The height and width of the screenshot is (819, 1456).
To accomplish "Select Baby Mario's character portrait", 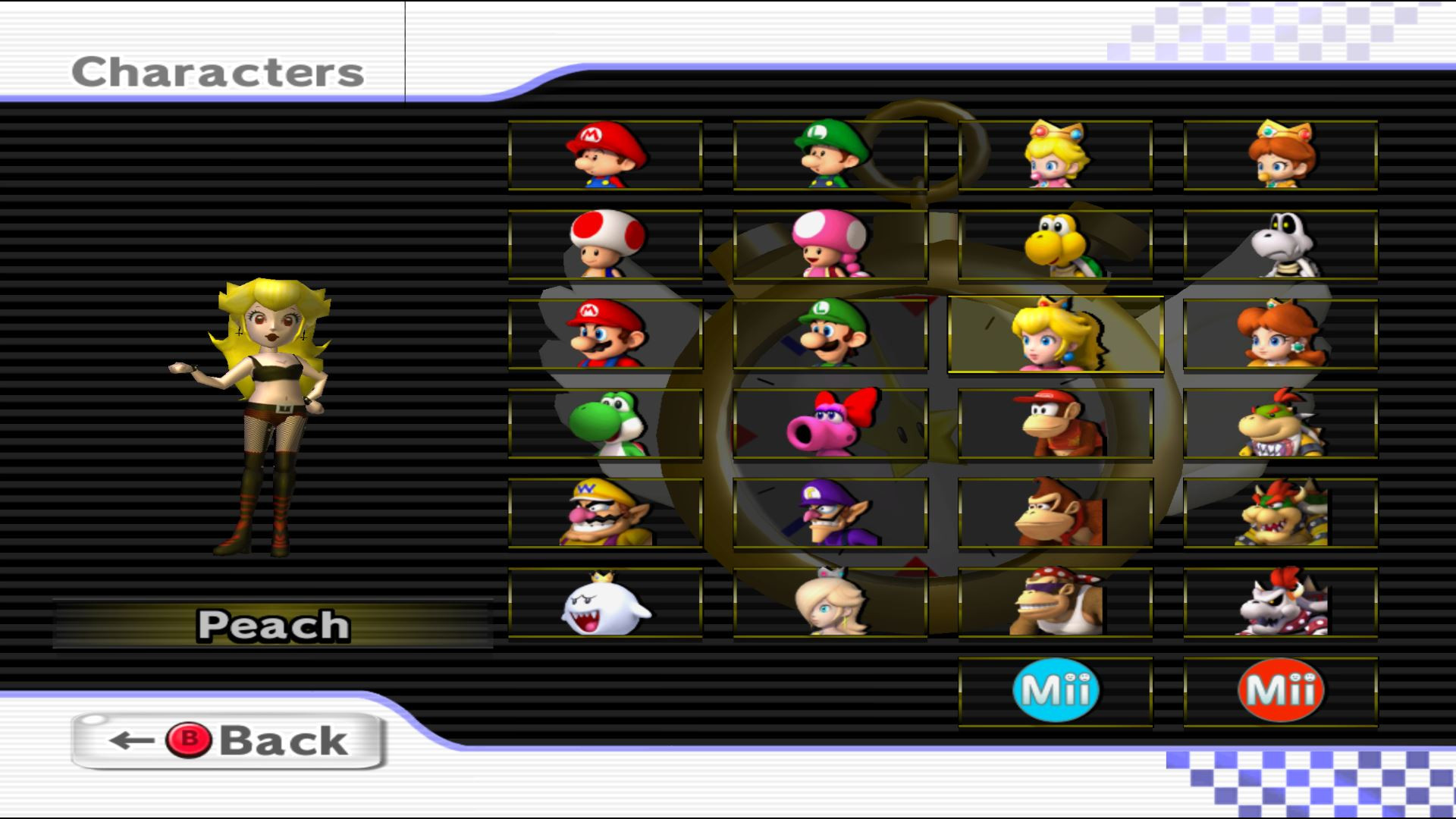I will click(x=603, y=155).
